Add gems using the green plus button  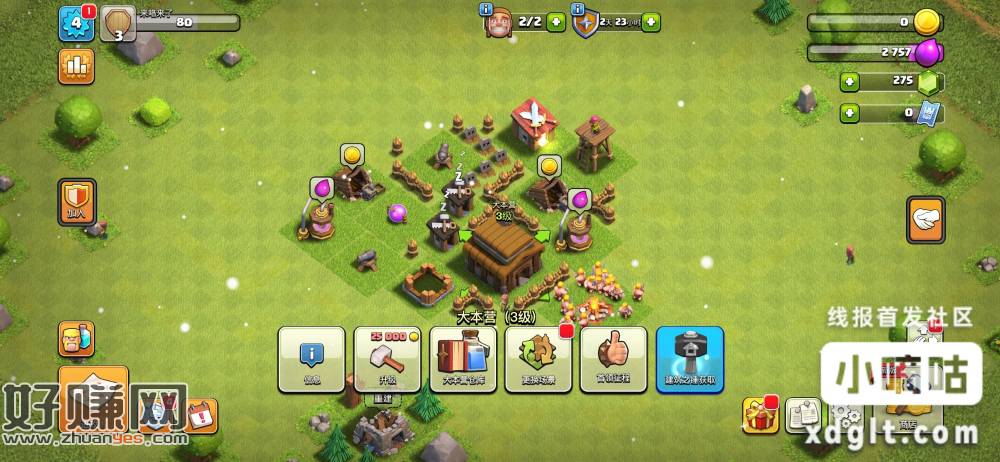click(849, 82)
